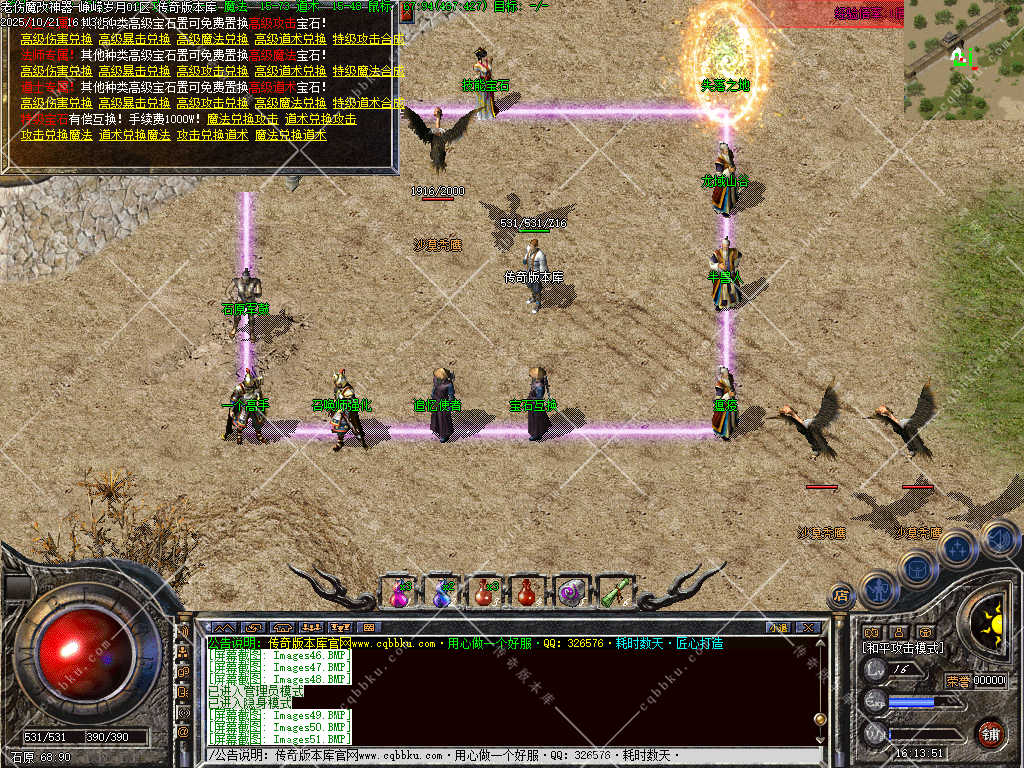This screenshot has height=768, width=1024.
Task: Click the 高级伤害兑换 link under the warrior row
Action: tap(56, 39)
